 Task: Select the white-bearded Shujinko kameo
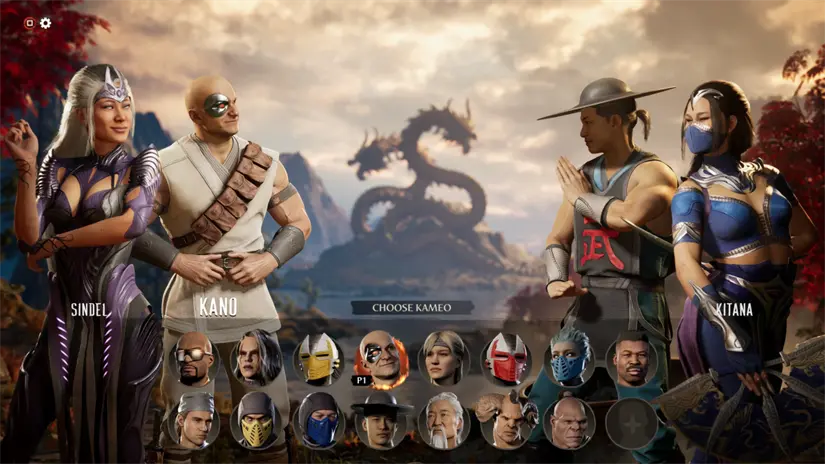click(x=444, y=422)
